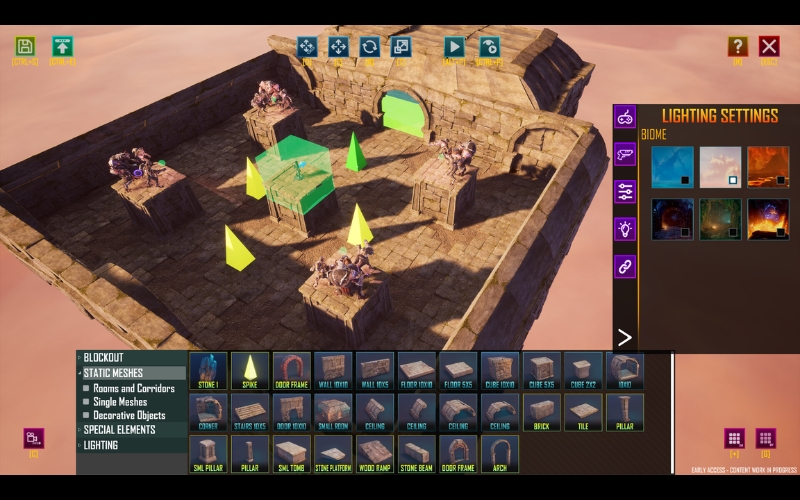Open the question mark help button
Viewport: 800px width, 500px height.
[x=737, y=46]
